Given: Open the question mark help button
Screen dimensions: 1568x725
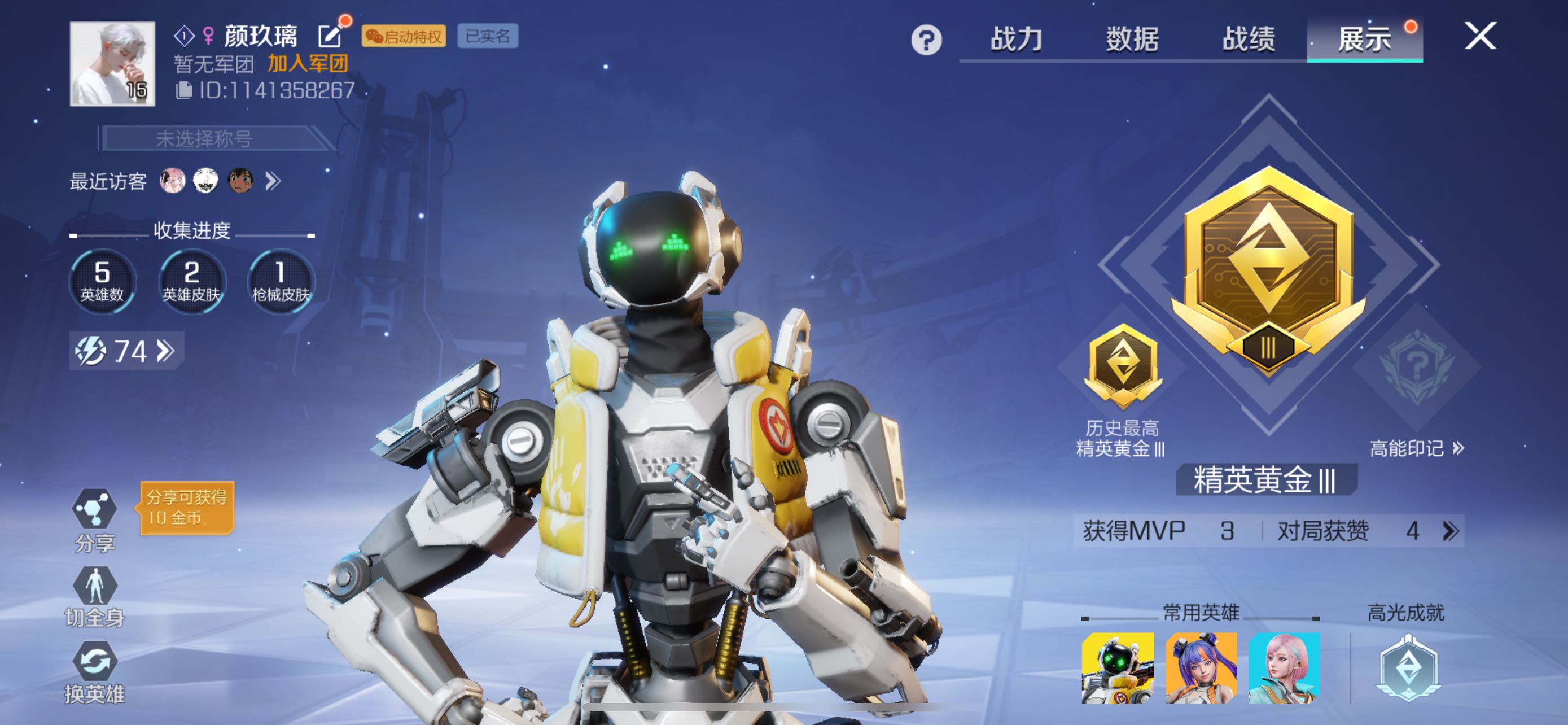Looking at the screenshot, I should pos(926,40).
